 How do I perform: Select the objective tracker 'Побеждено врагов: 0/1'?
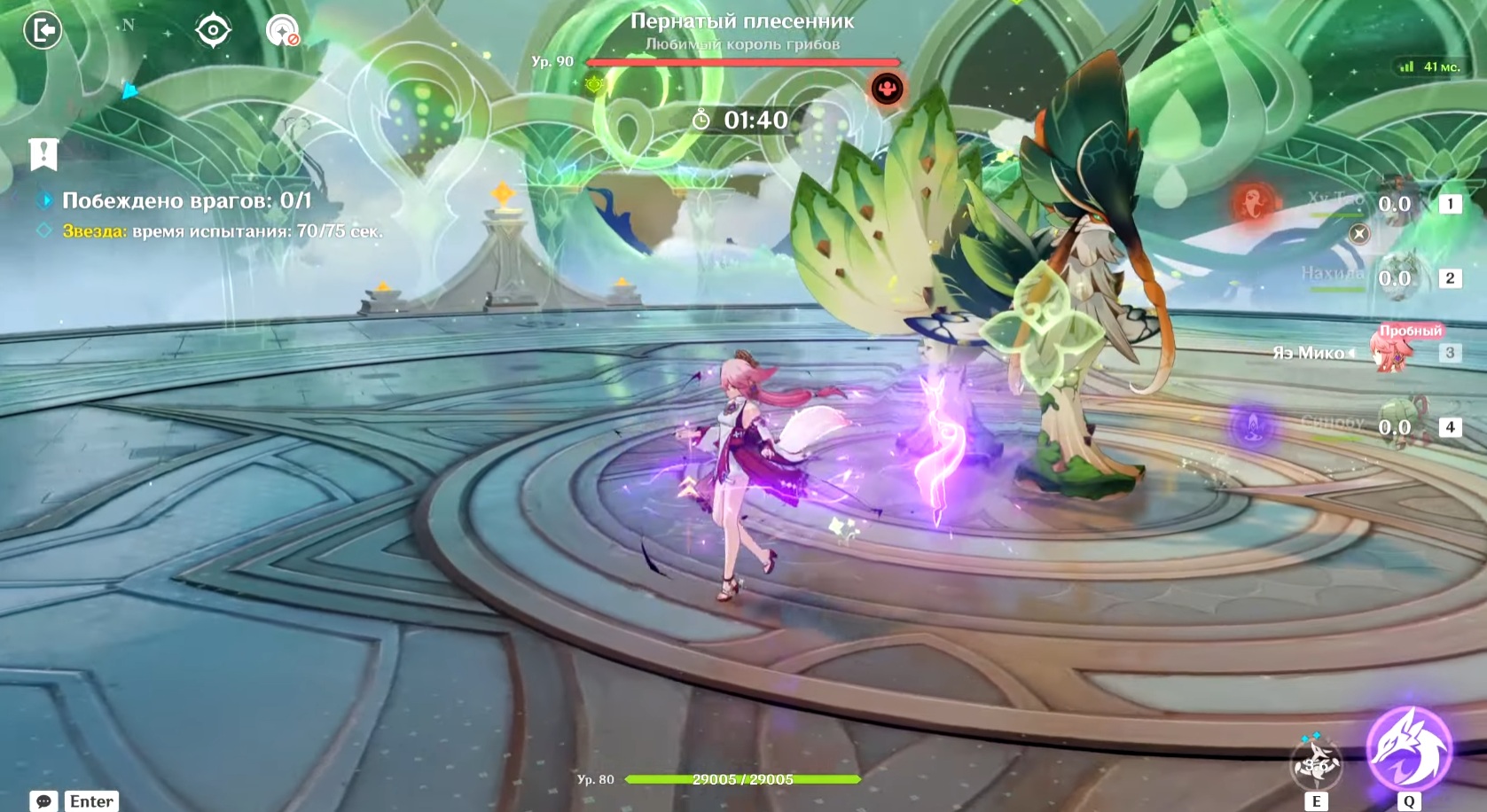click(186, 201)
